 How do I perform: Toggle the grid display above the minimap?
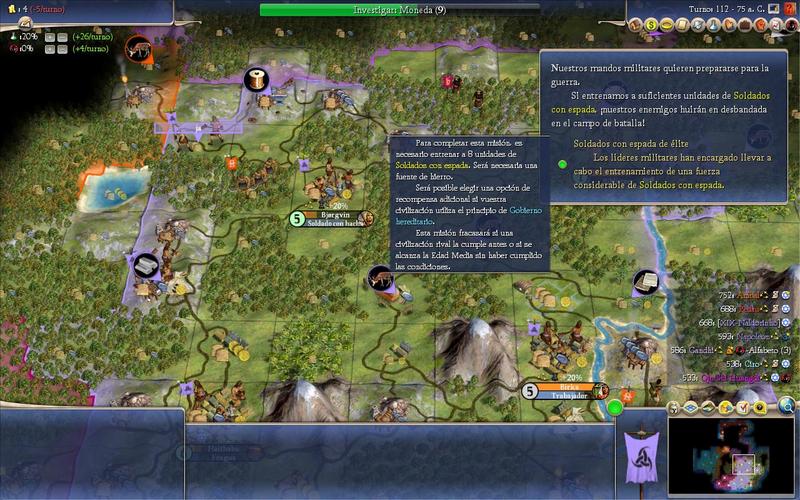pos(689,407)
